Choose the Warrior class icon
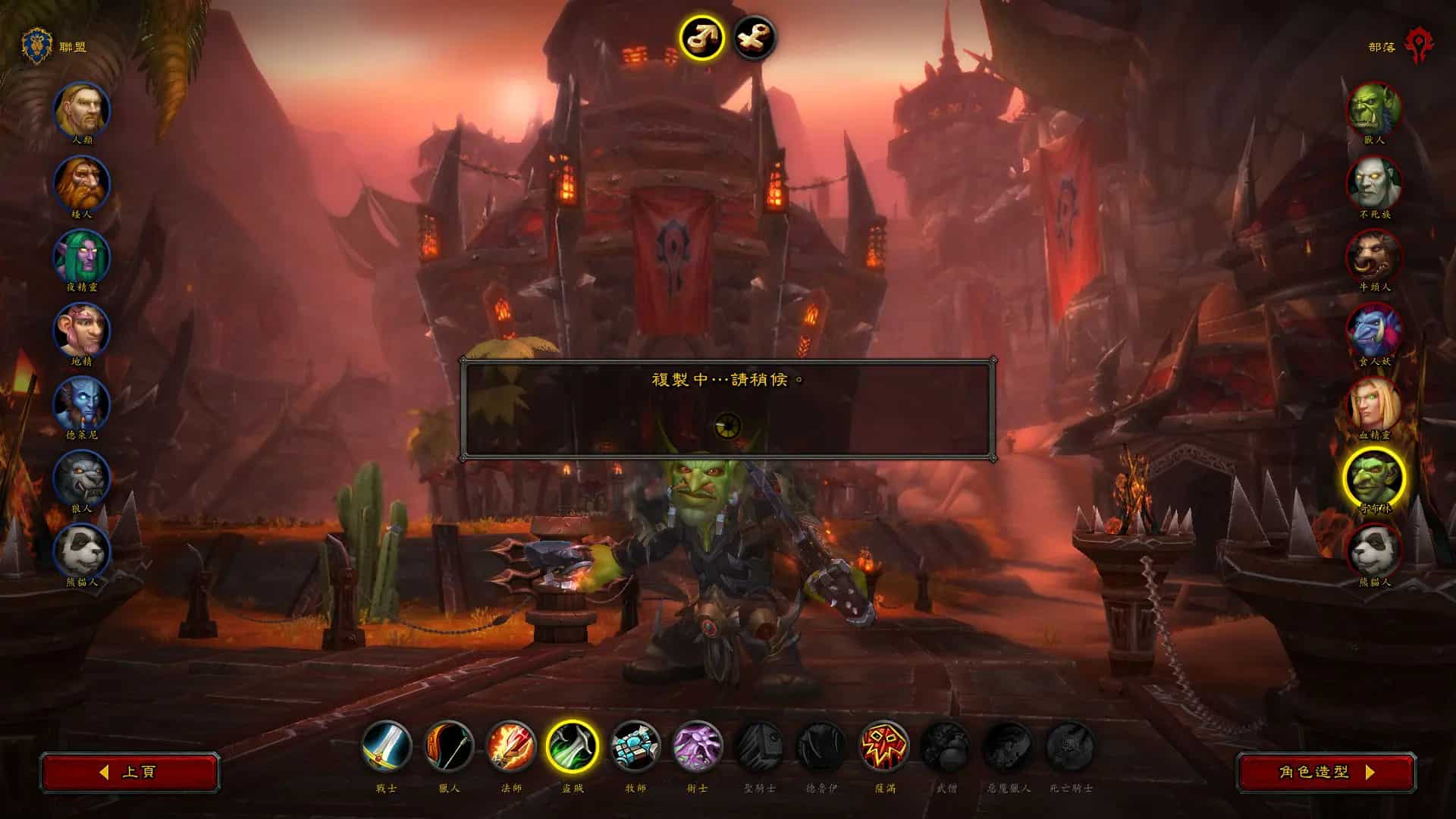 click(387, 746)
